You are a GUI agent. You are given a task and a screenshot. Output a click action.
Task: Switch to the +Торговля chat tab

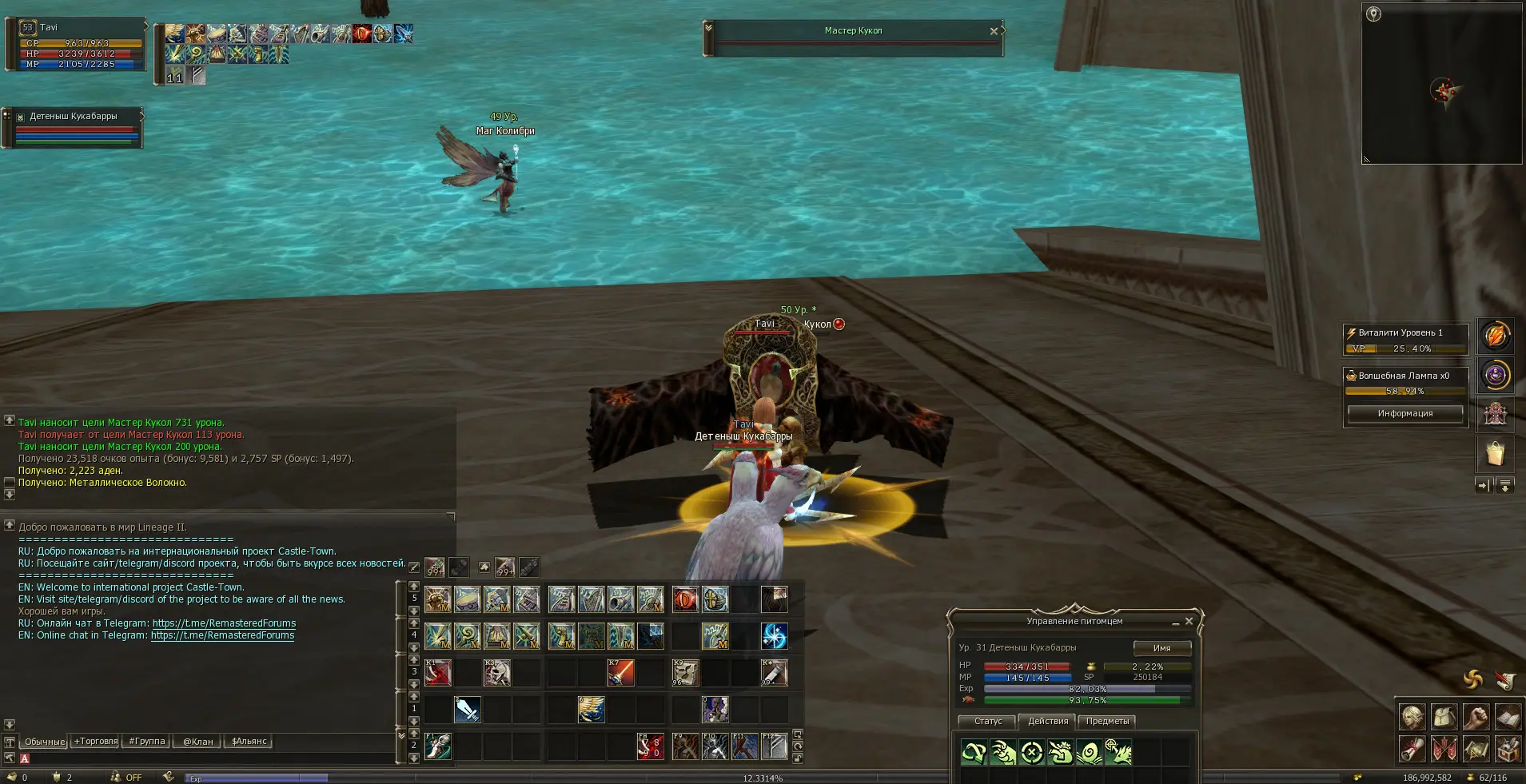[x=96, y=742]
